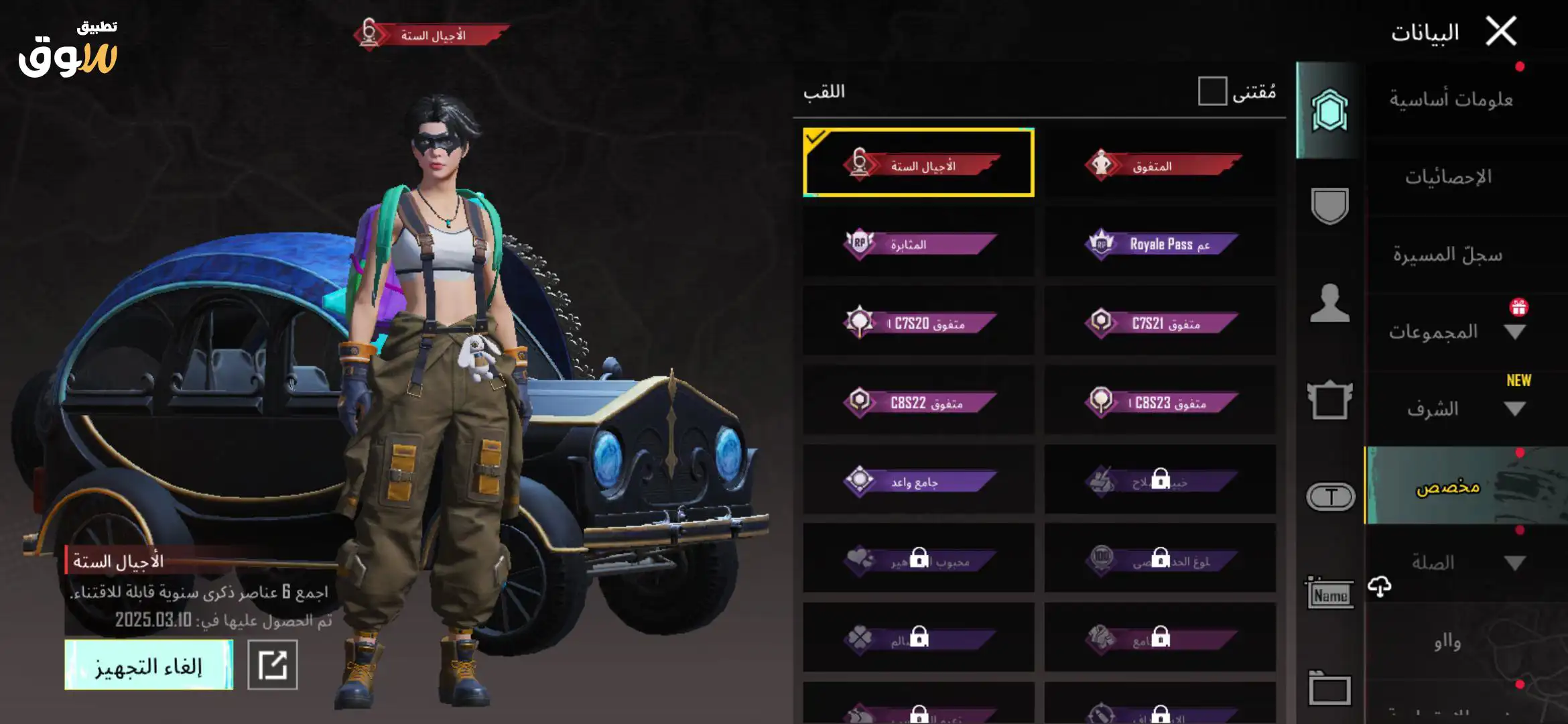The height and width of the screenshot is (724, 1568).
Task: Choose the المتفوق red title
Action: pos(1160,164)
